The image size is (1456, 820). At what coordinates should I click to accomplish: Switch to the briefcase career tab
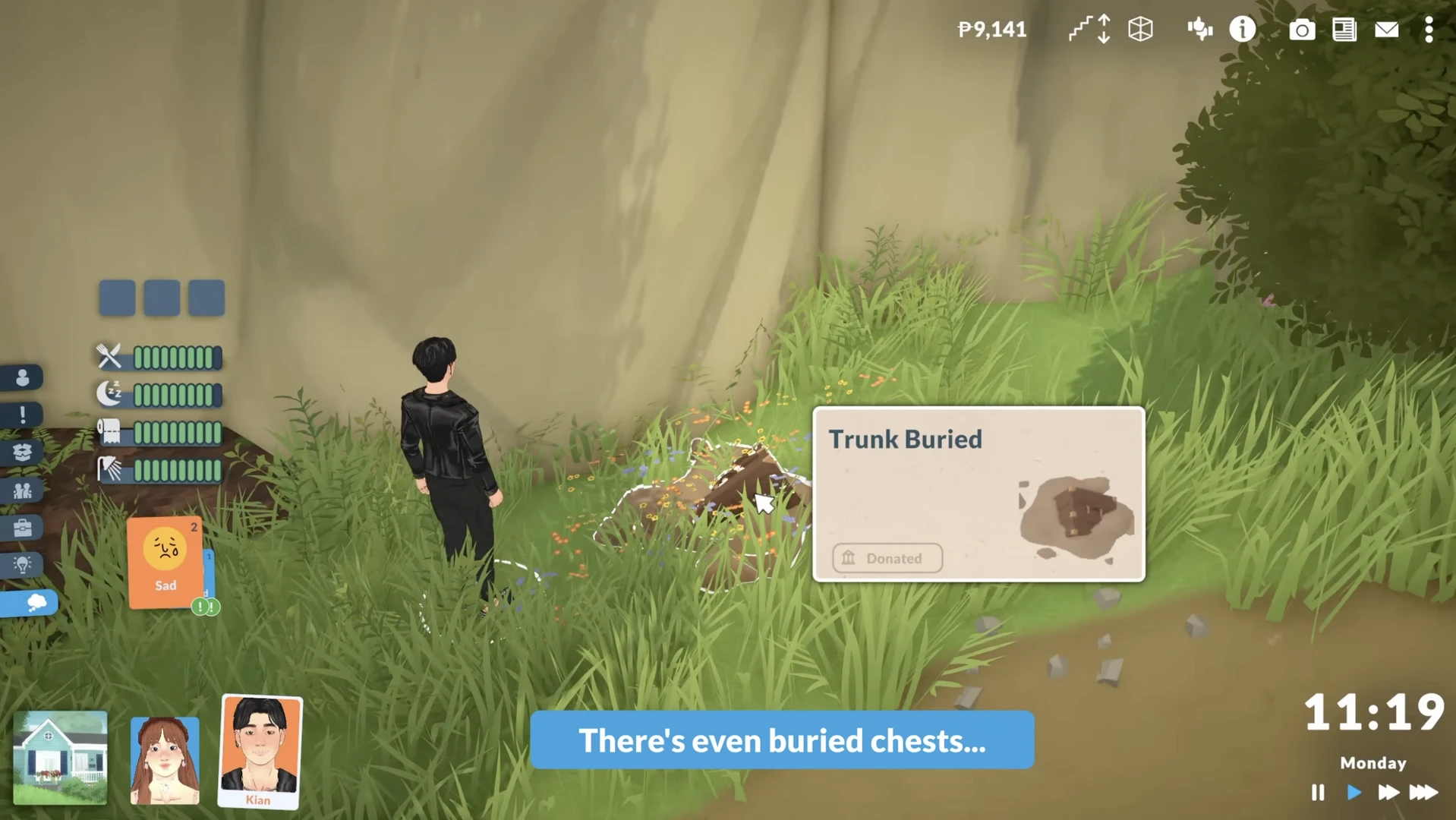point(22,528)
